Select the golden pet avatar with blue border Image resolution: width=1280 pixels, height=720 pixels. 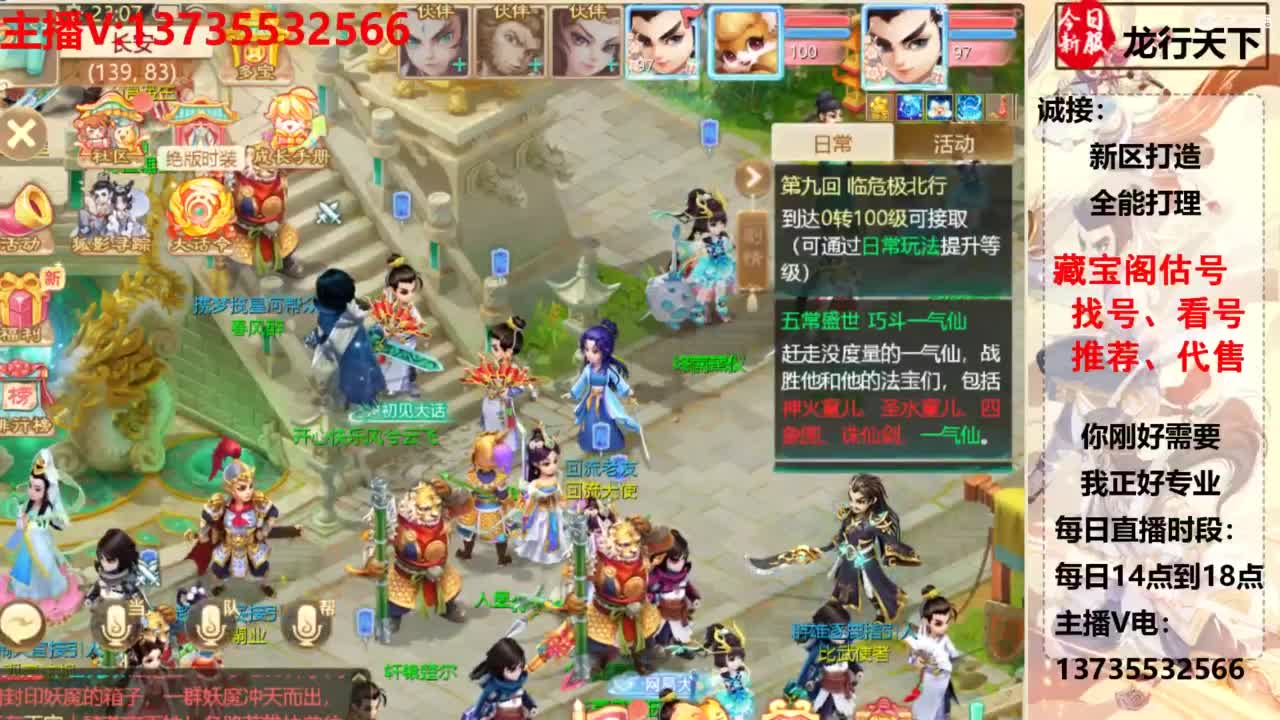(x=743, y=40)
